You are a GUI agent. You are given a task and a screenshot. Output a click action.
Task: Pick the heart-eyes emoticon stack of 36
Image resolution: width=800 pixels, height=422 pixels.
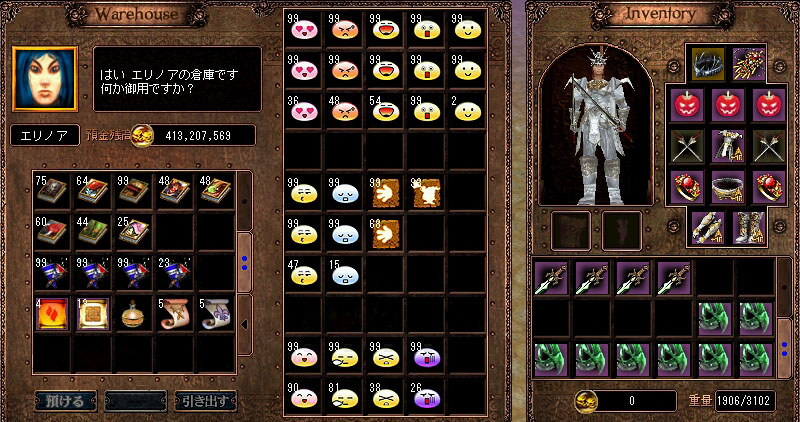point(302,110)
